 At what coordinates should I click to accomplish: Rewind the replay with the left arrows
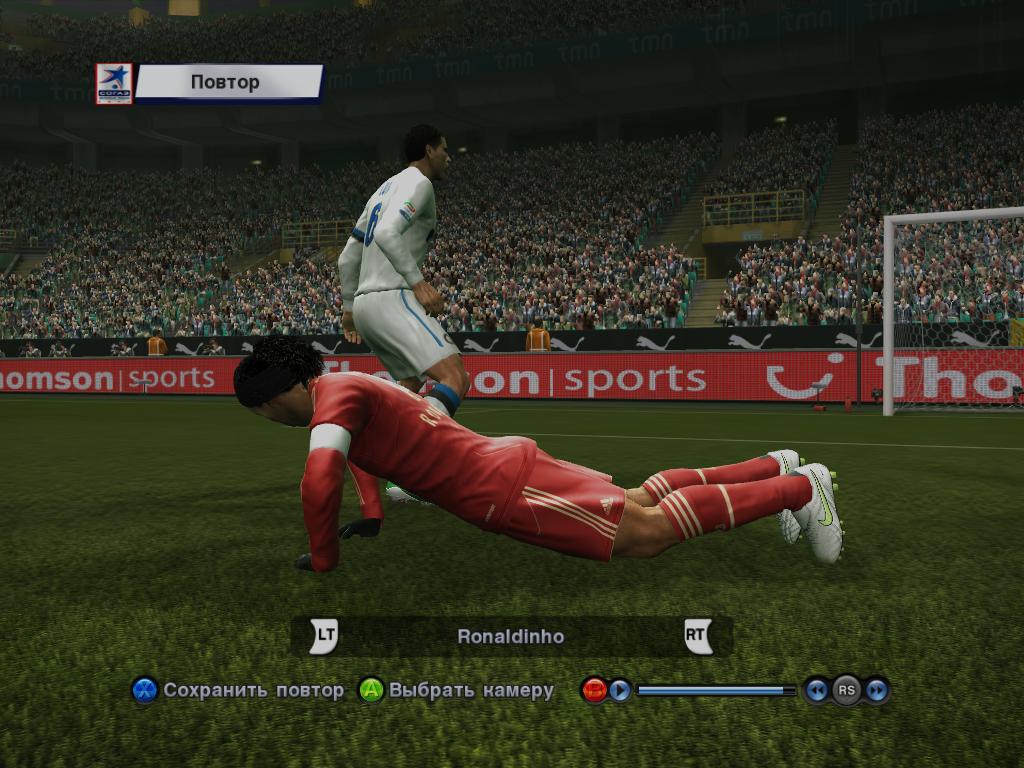pos(817,690)
